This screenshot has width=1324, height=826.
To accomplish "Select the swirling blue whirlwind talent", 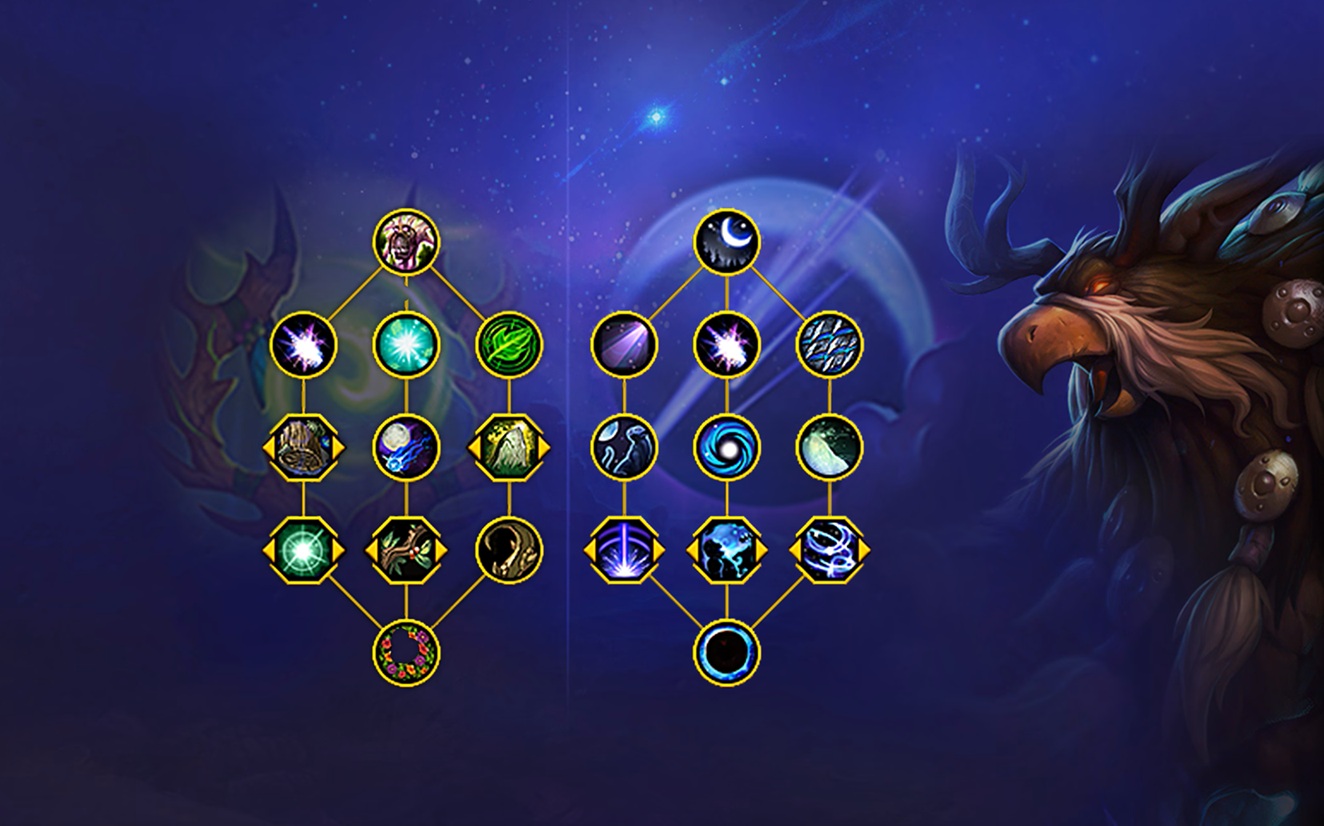I will coord(829,550).
